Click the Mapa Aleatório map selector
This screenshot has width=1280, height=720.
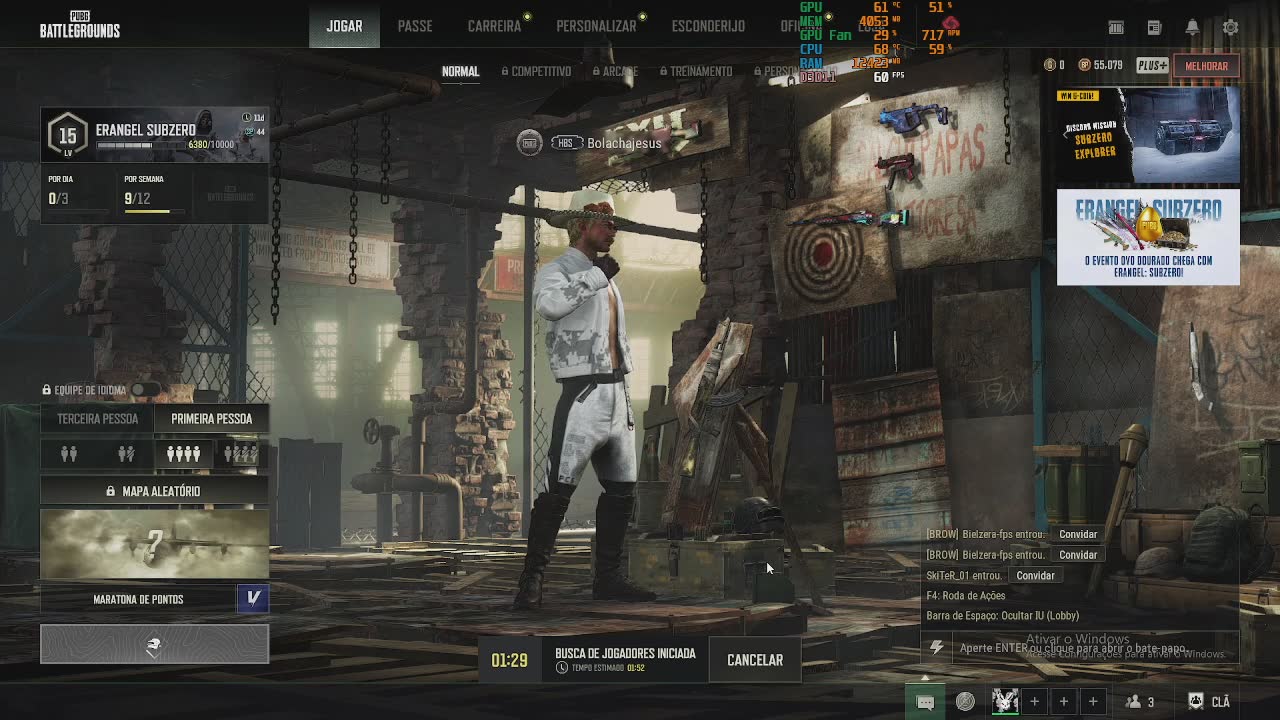(x=154, y=491)
